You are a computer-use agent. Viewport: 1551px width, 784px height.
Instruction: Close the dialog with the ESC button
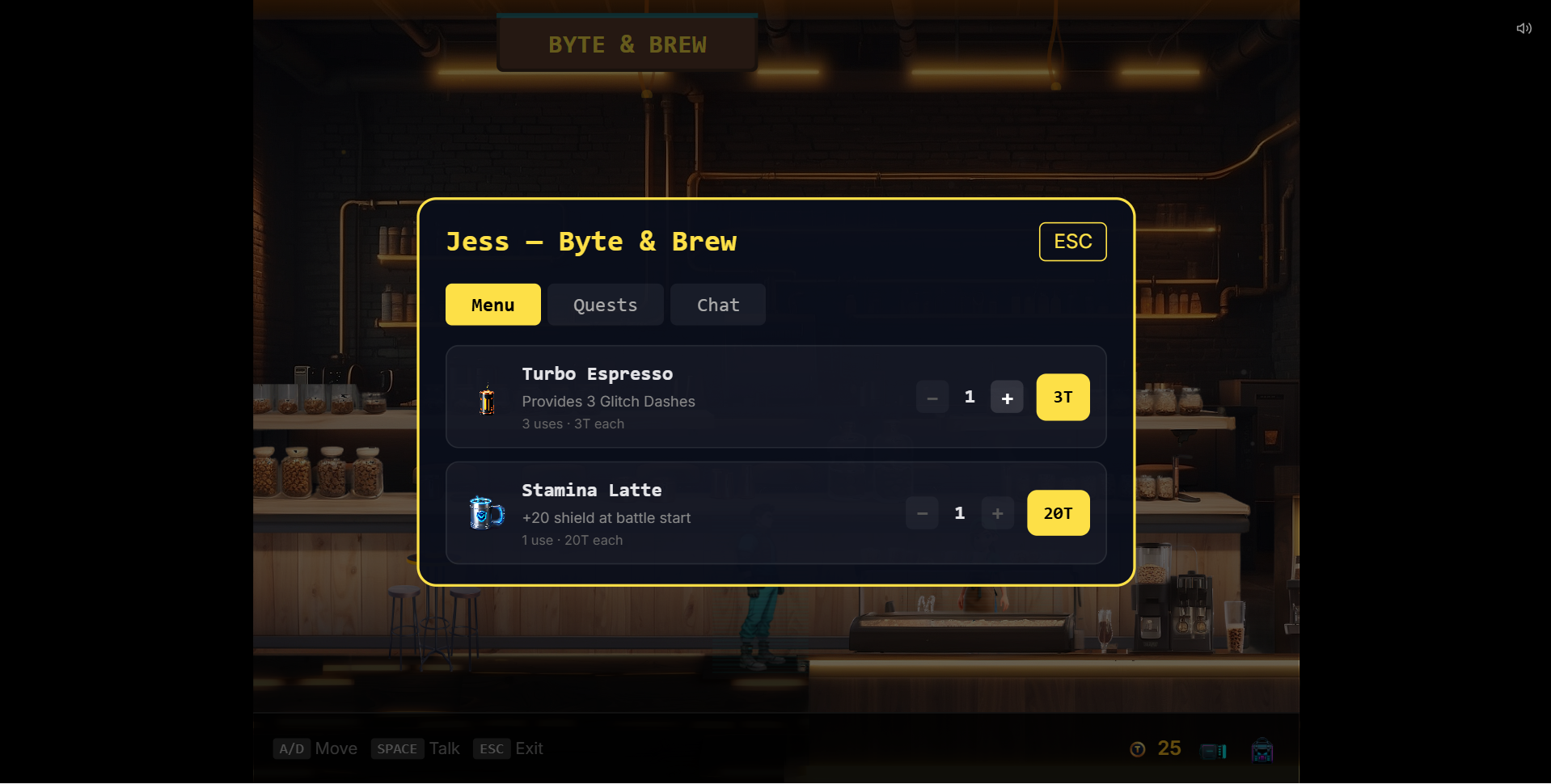pyautogui.click(x=1072, y=242)
